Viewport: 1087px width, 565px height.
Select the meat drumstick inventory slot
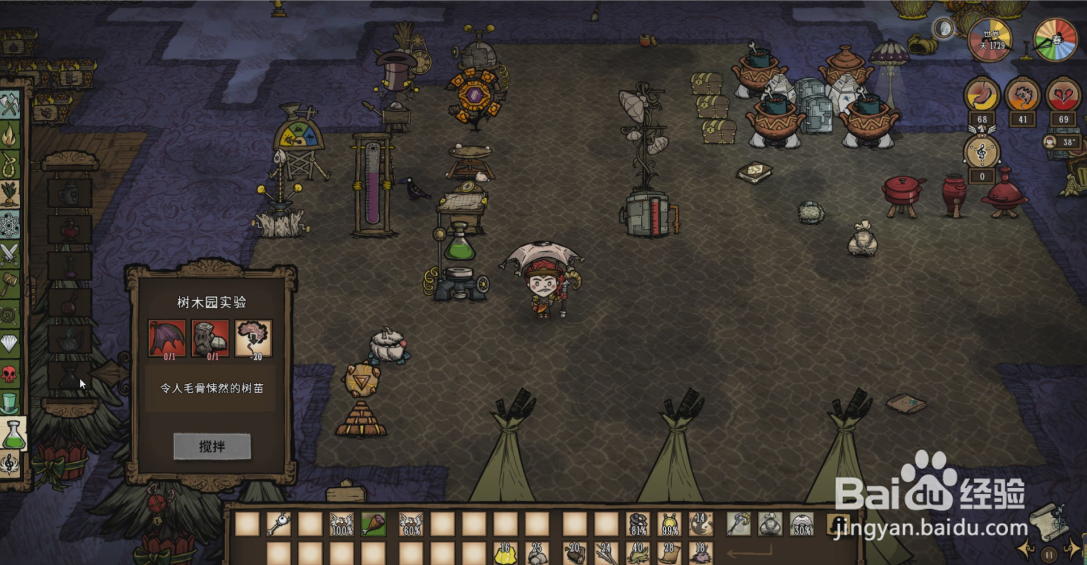(373, 523)
